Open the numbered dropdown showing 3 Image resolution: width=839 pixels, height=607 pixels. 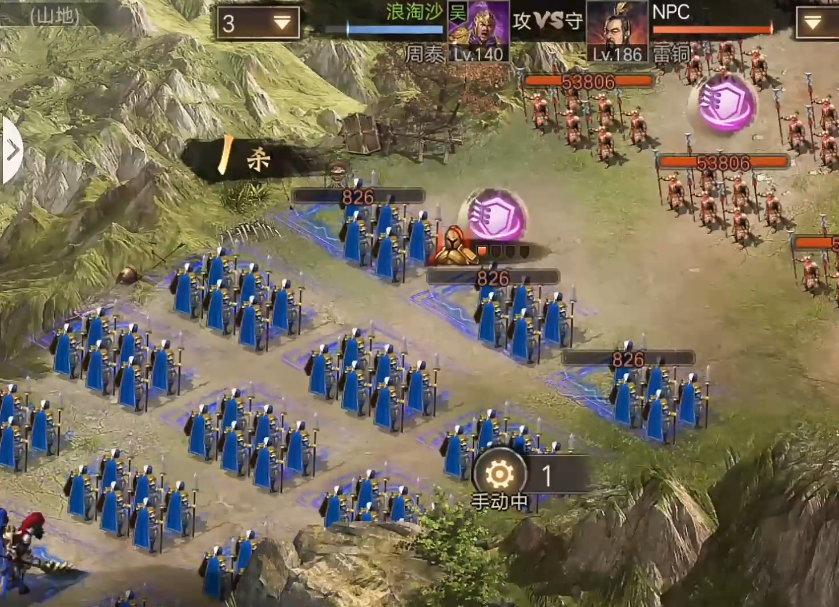[258, 22]
